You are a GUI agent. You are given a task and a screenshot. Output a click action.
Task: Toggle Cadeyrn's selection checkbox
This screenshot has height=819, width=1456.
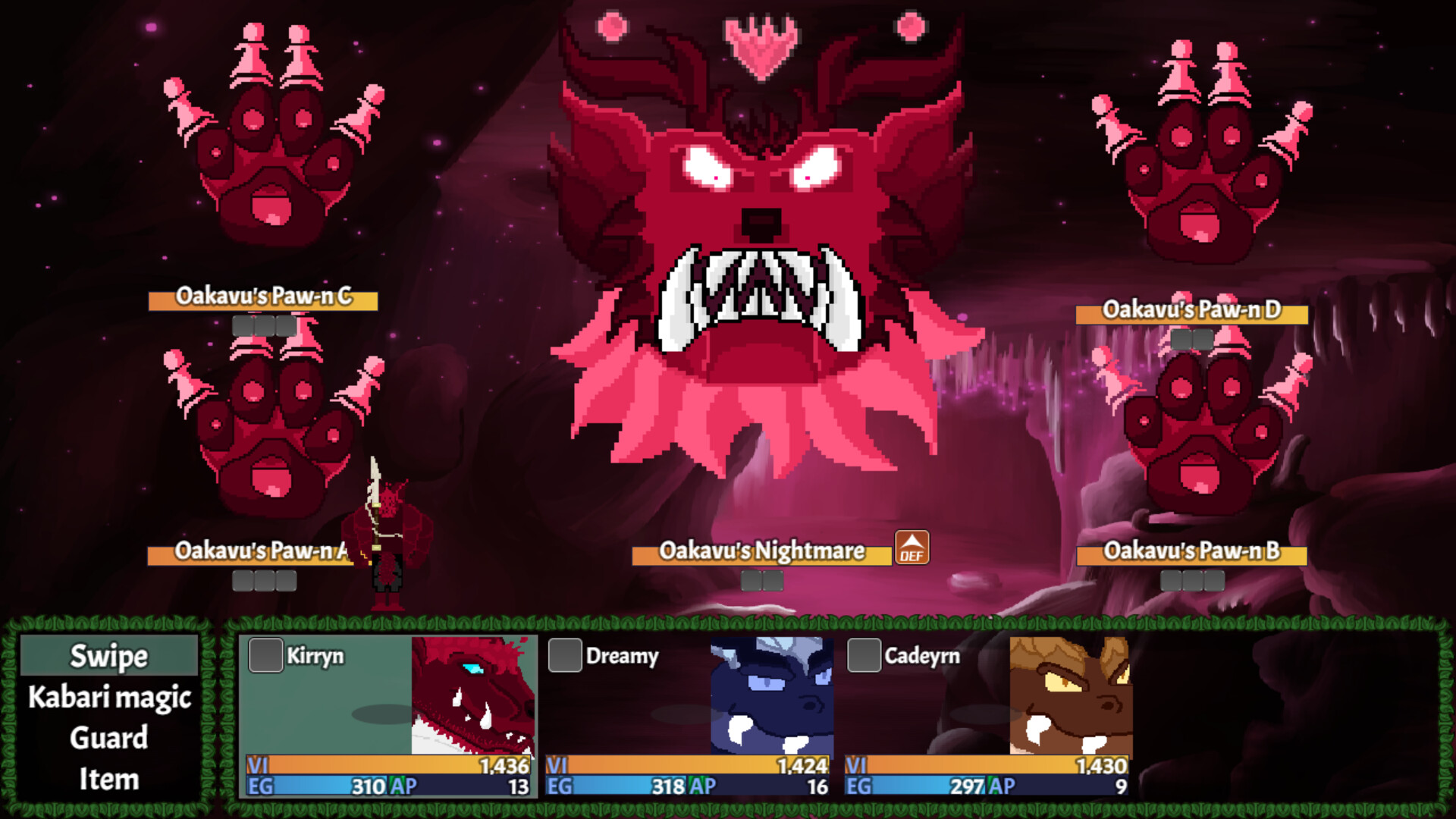click(x=863, y=657)
